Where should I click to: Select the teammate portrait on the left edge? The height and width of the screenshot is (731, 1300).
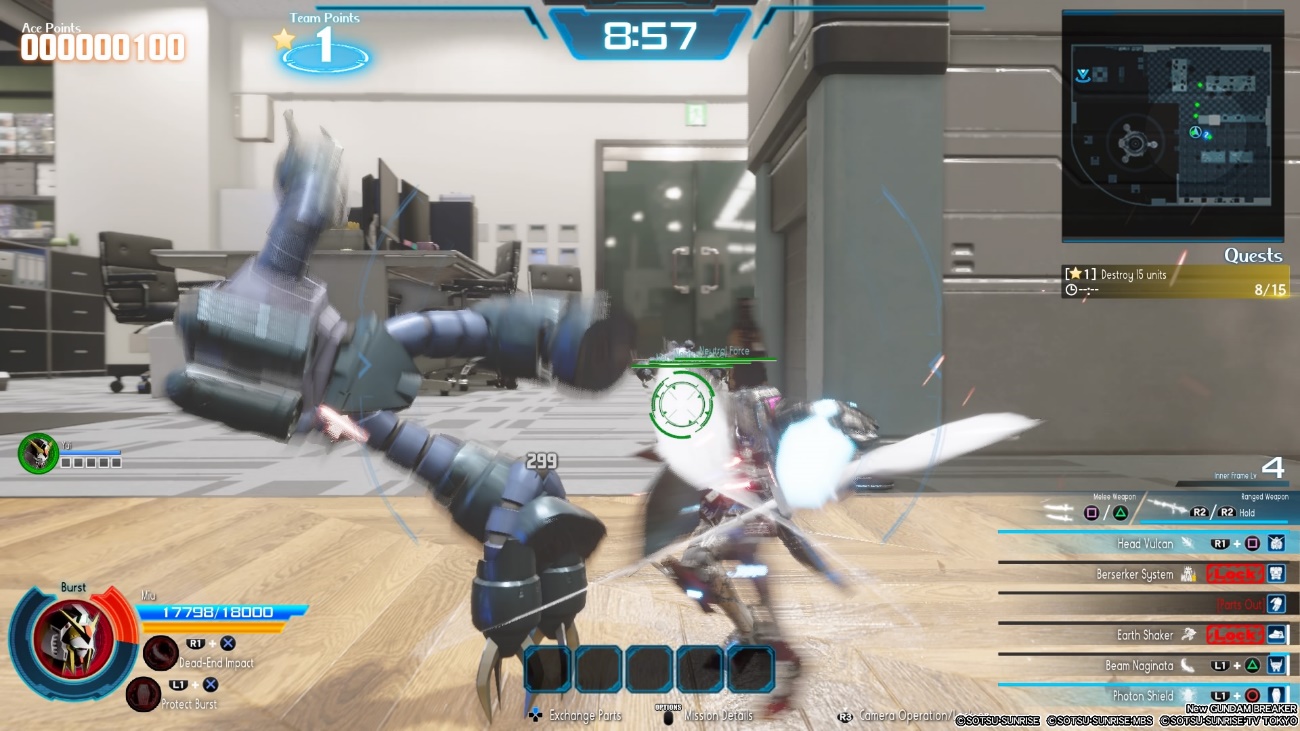pyautogui.click(x=38, y=453)
